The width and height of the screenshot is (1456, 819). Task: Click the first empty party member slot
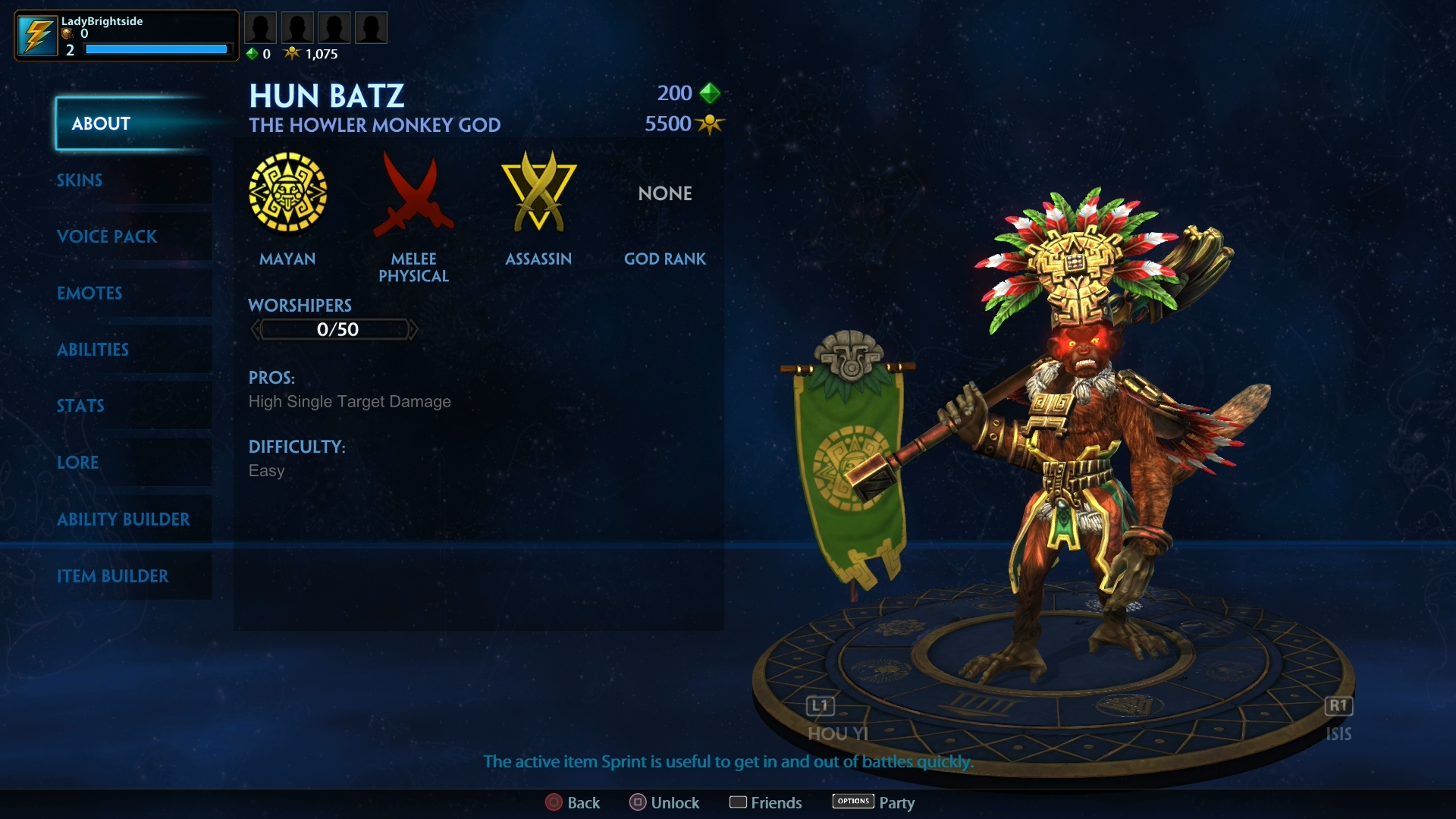point(261,27)
